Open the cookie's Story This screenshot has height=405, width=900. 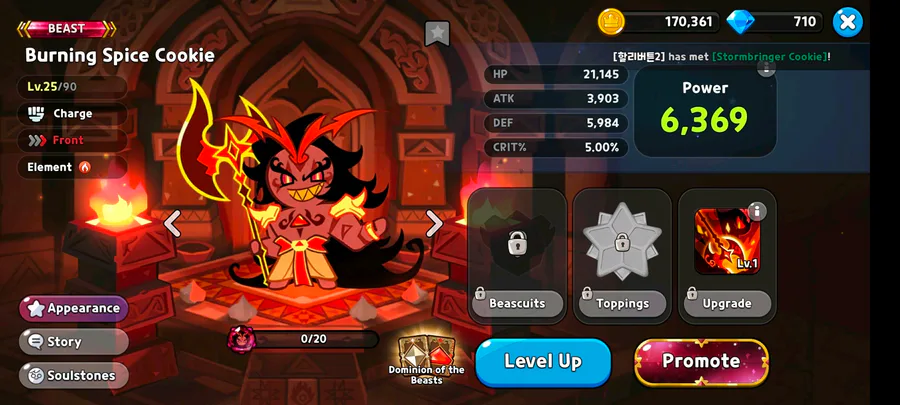[74, 341]
